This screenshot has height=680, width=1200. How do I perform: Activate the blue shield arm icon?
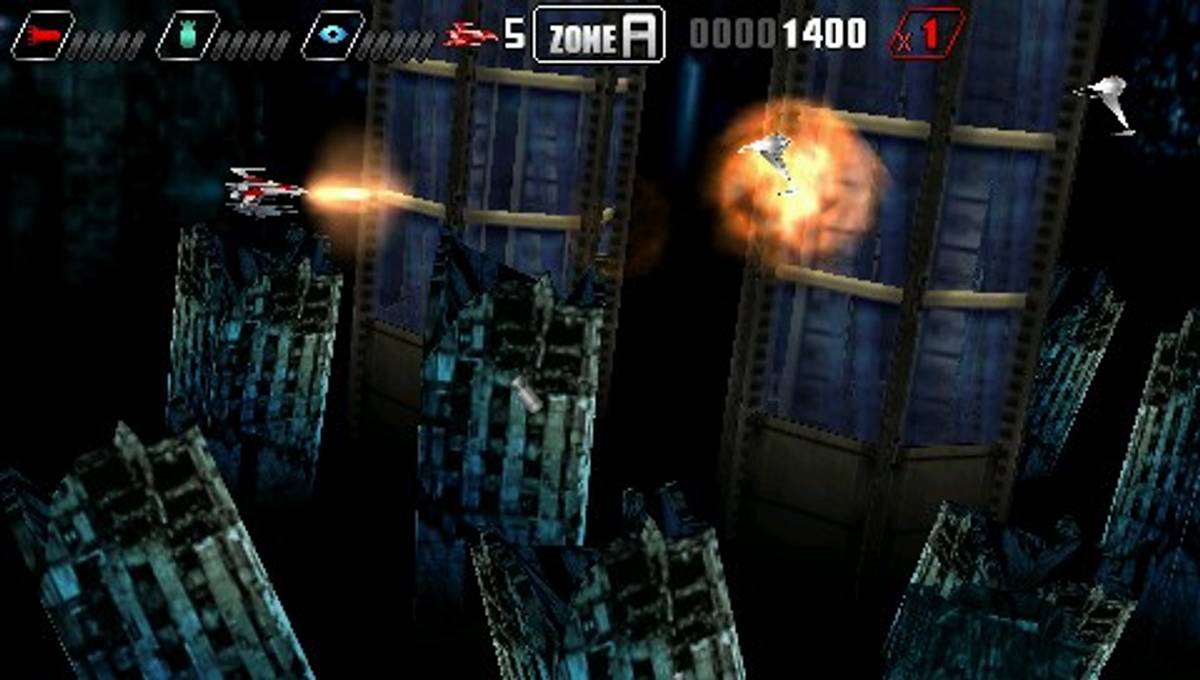[x=332, y=35]
